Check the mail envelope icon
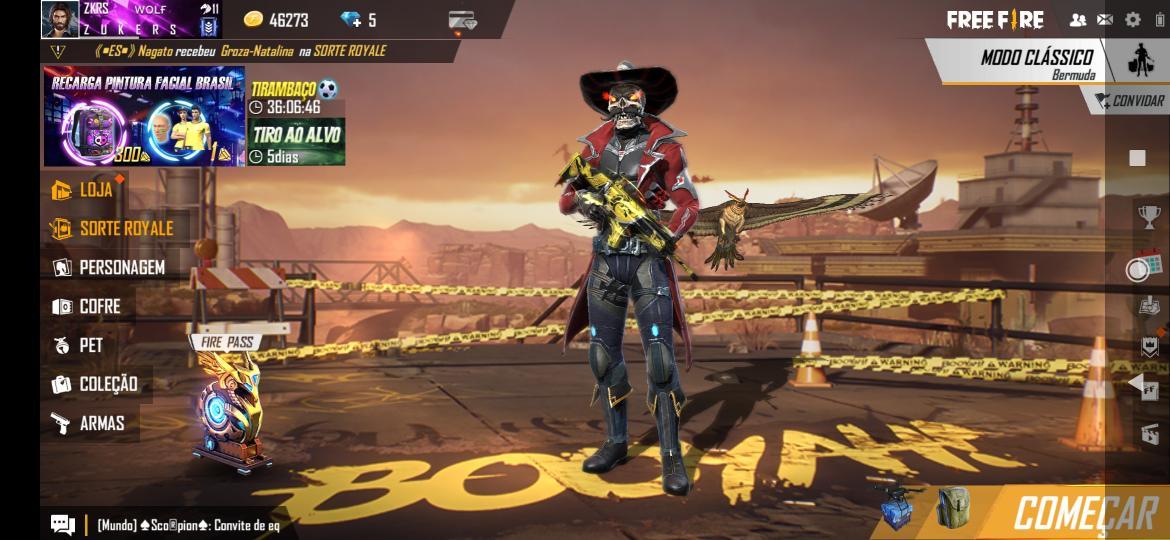 (x=1105, y=20)
